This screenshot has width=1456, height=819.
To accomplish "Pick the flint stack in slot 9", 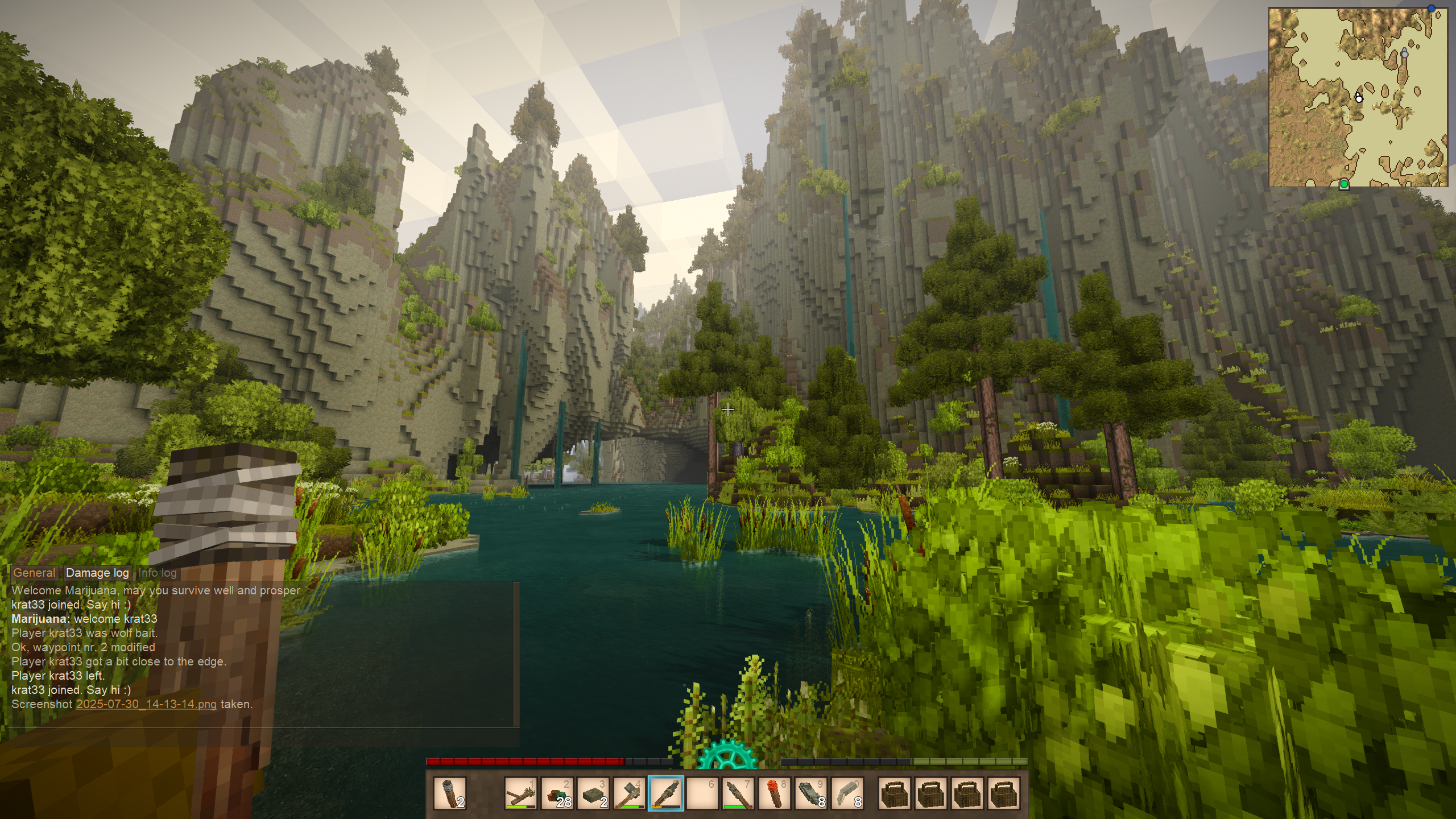I will 810,793.
